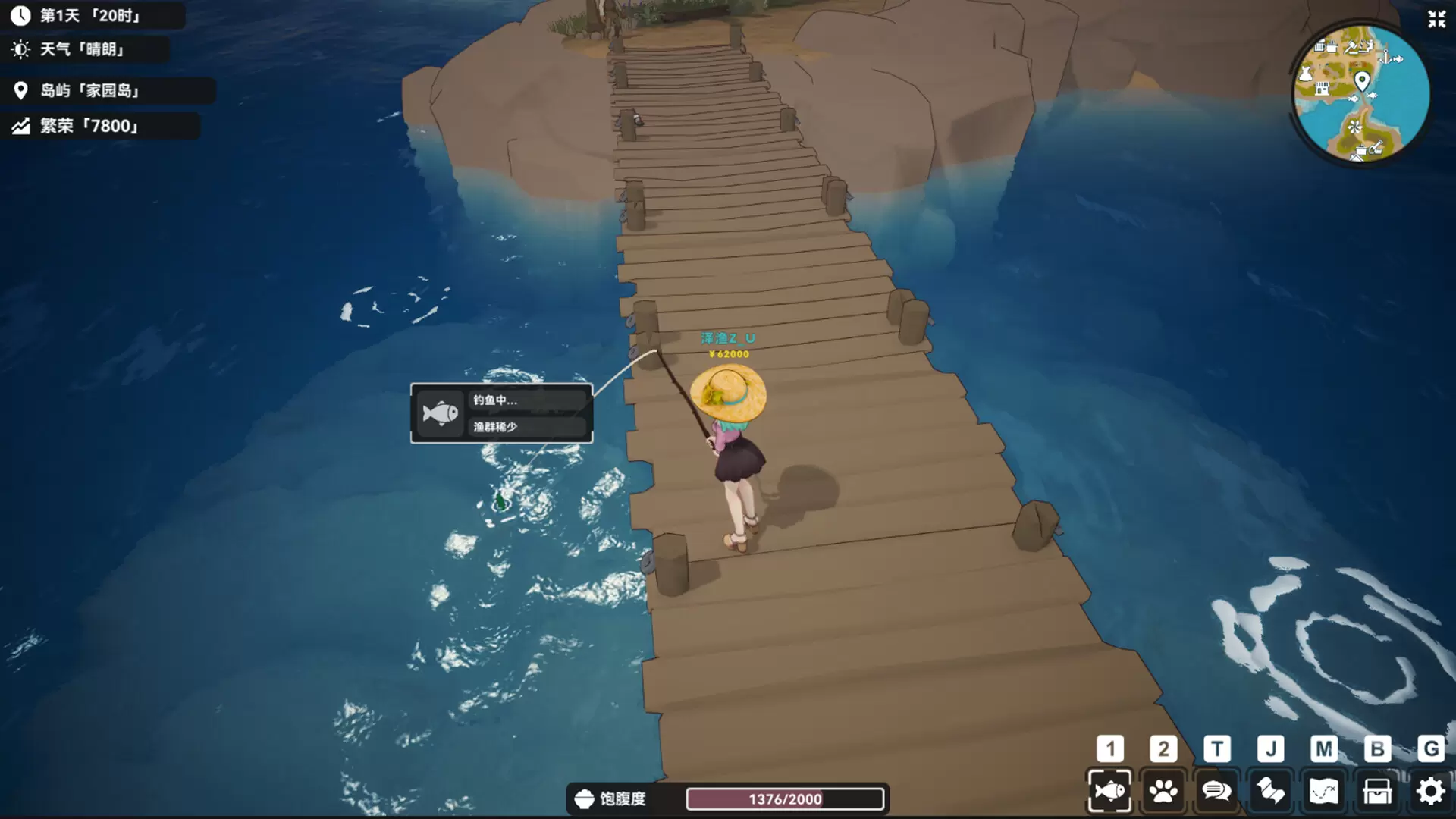Screen dimensions: 1456x819
Task: Open the paw print pet menu
Action: tap(1163, 792)
